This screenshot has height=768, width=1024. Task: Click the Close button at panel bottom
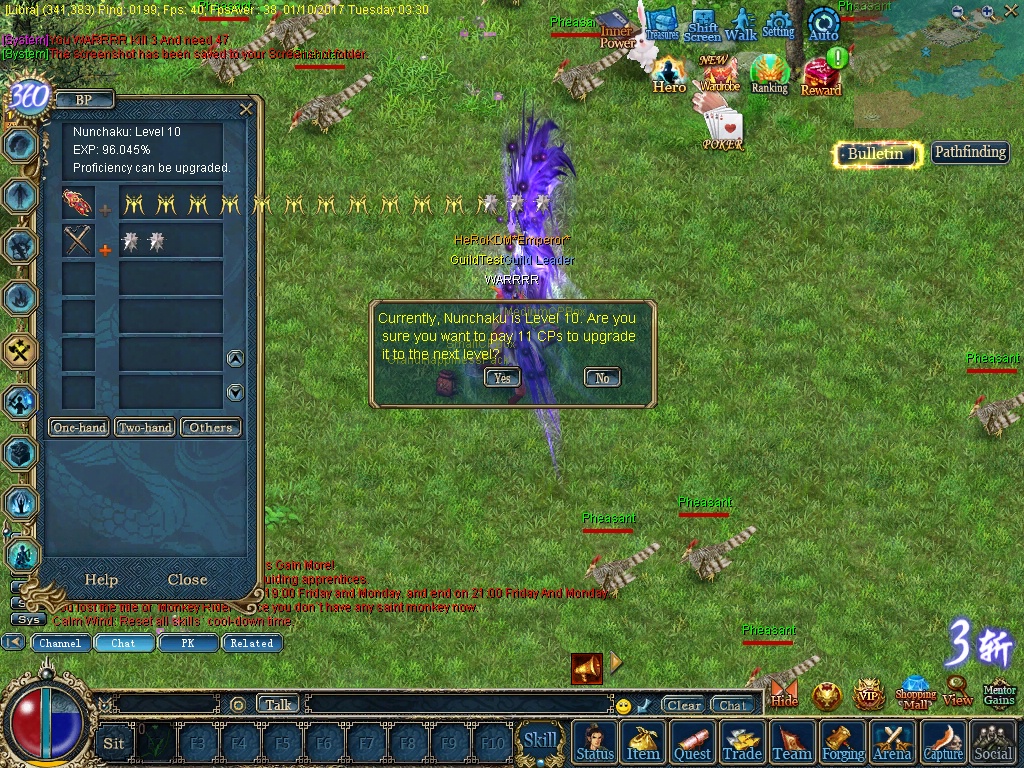[187, 580]
